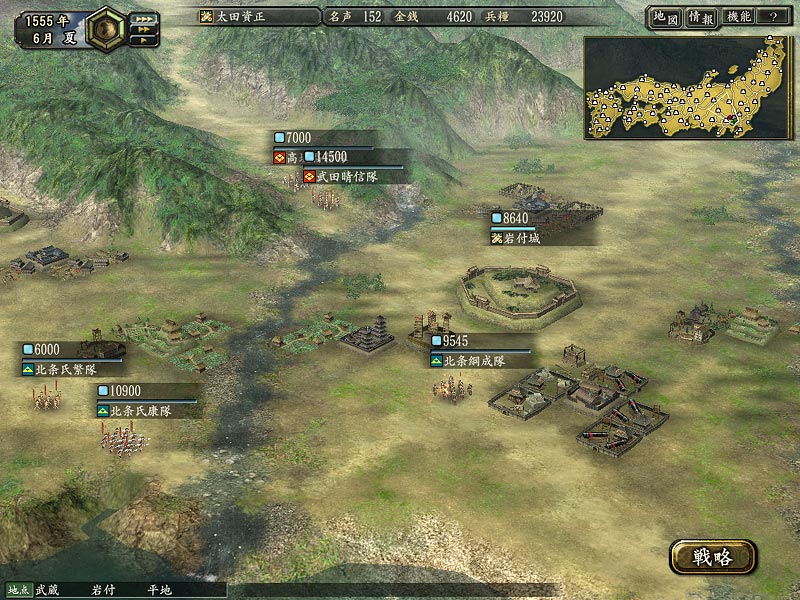This screenshot has width=800, height=600.
Task: Open the 戦略 strategy menu
Action: point(713,557)
